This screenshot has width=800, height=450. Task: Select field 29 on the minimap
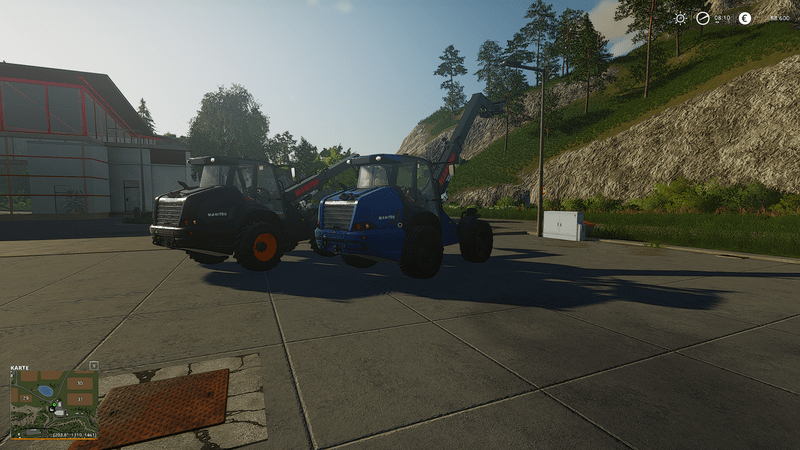[x=25, y=398]
